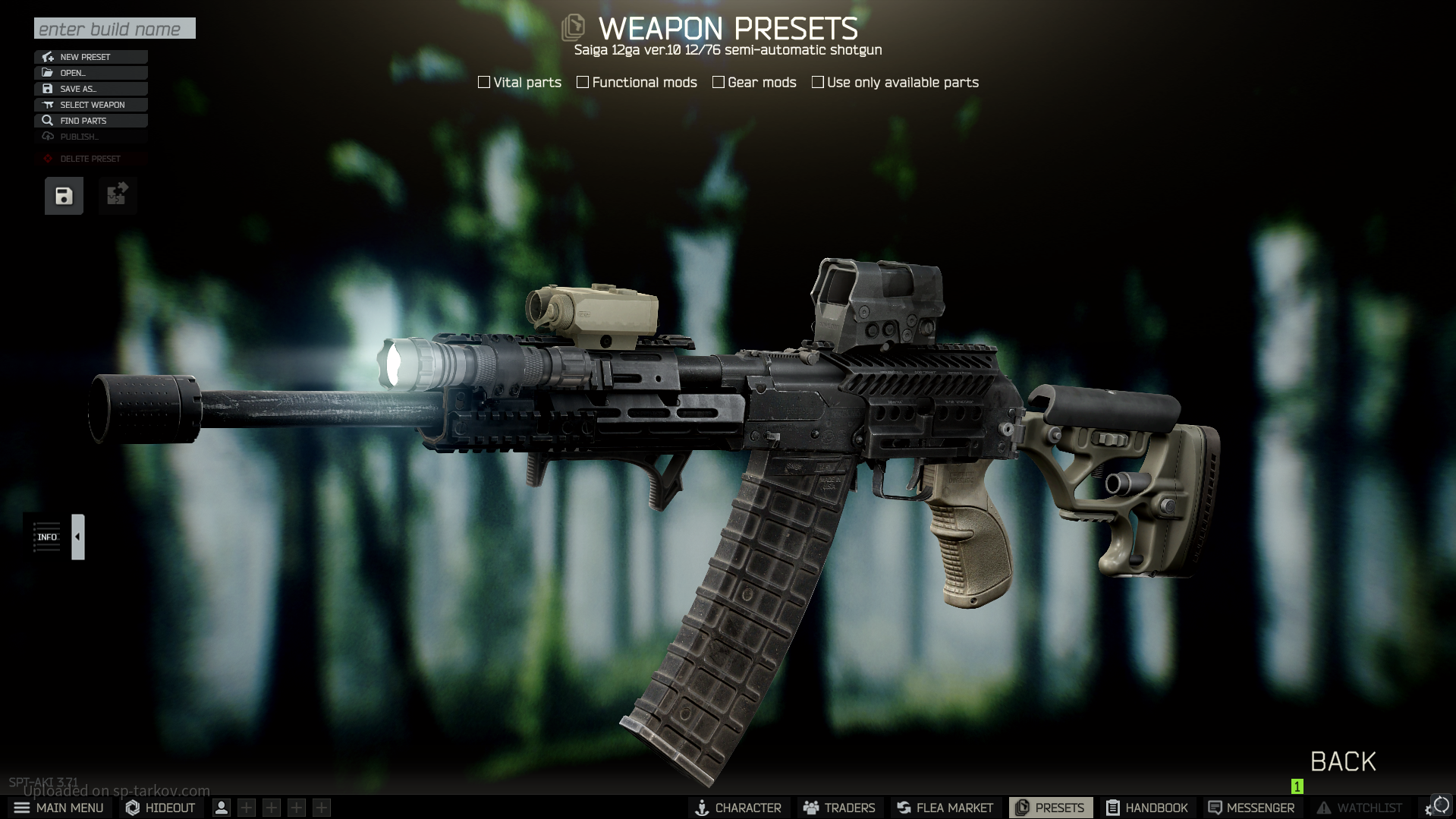The height and width of the screenshot is (819, 1456).
Task: Activate the Find Parts button
Action: pyautogui.click(x=90, y=121)
